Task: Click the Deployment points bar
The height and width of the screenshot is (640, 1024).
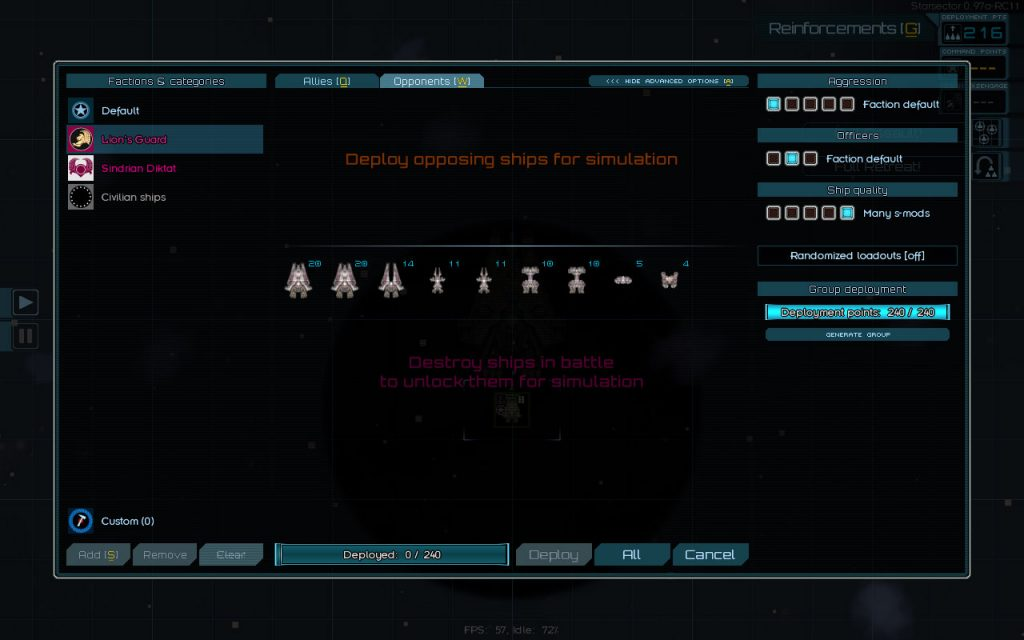Action: tap(857, 312)
